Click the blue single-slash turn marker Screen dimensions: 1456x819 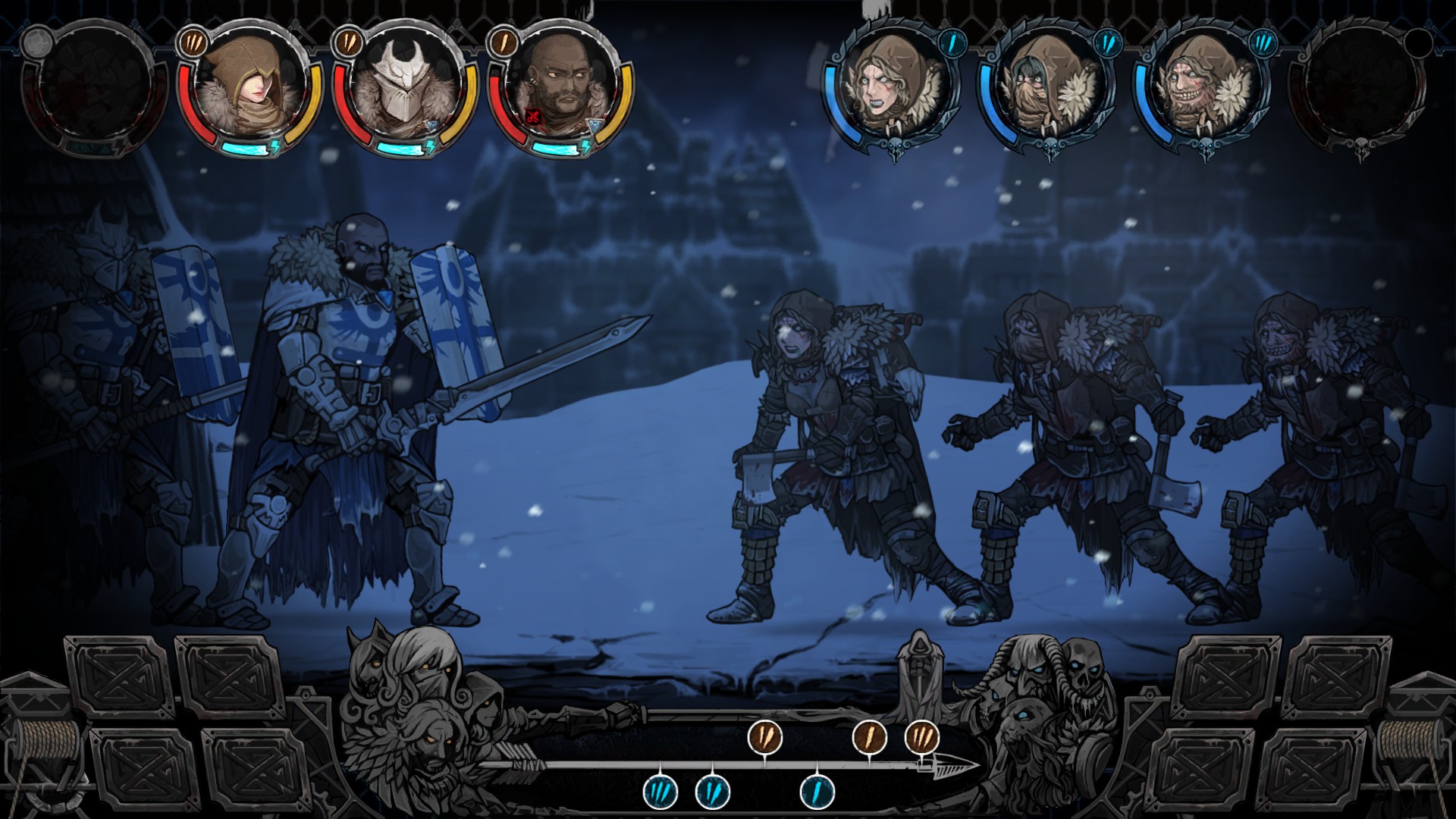817,792
